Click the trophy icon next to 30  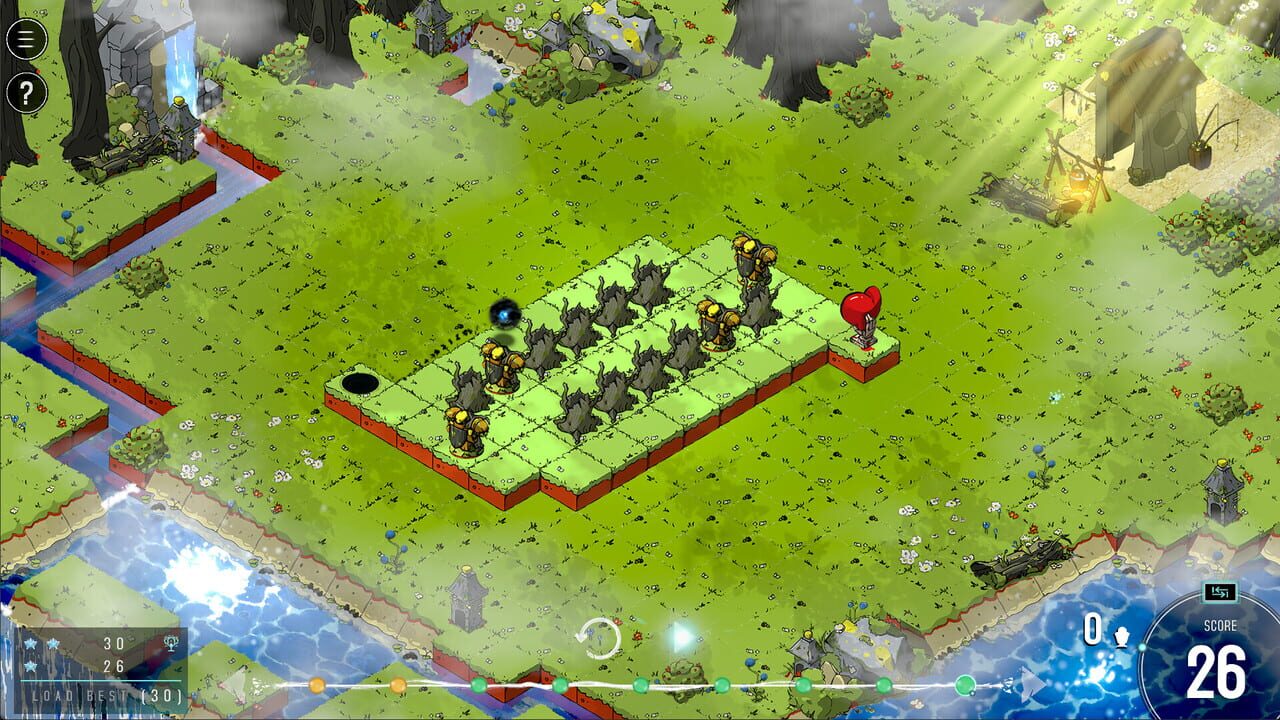(170, 644)
